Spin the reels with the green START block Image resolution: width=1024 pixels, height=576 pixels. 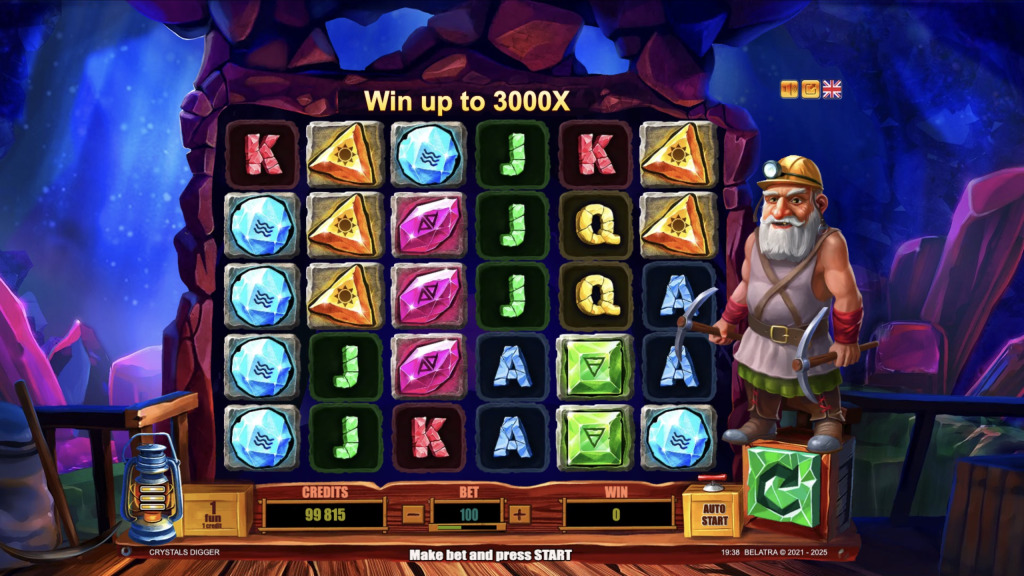point(783,485)
